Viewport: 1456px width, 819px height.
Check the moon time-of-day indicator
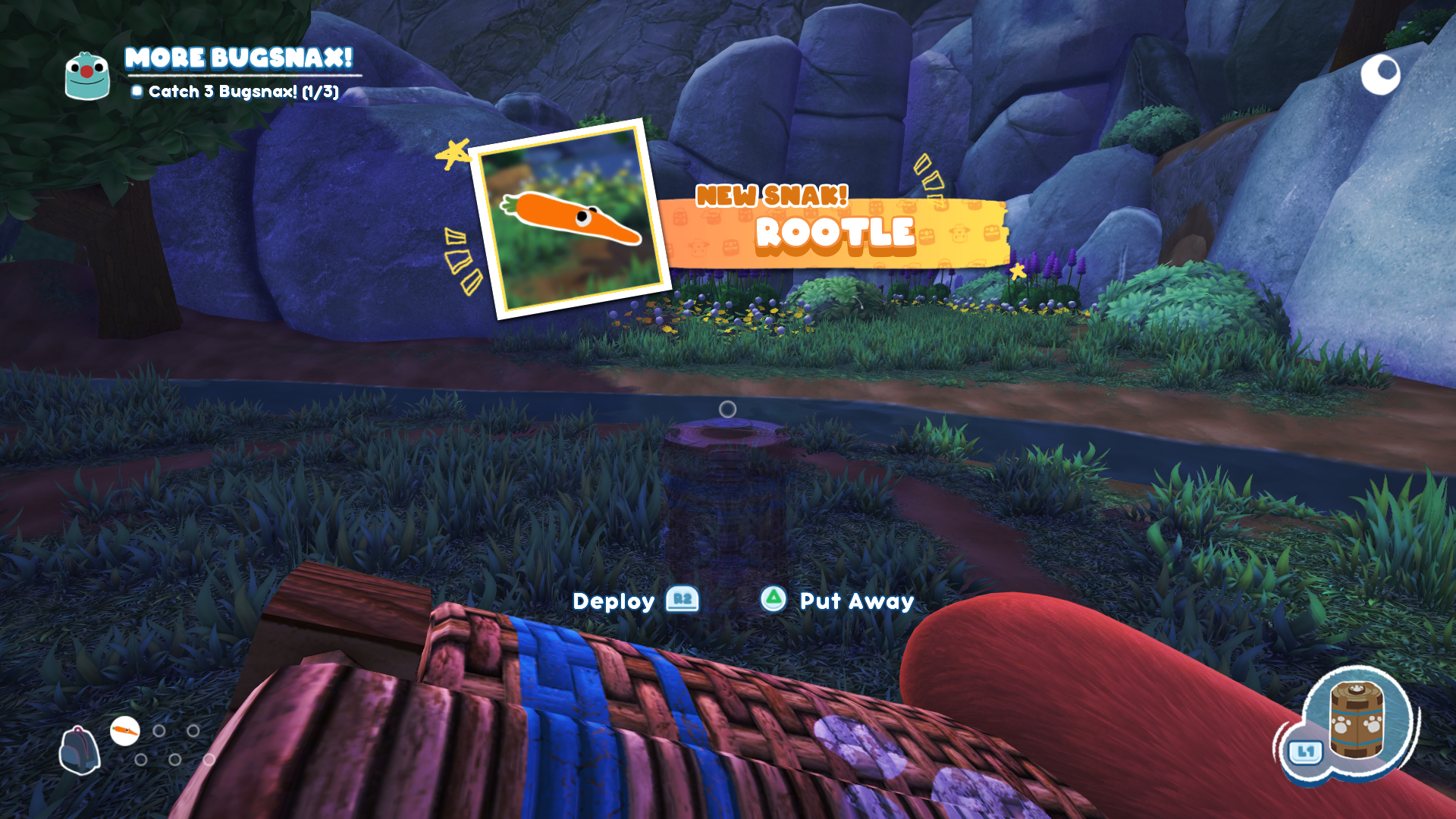click(x=1380, y=74)
